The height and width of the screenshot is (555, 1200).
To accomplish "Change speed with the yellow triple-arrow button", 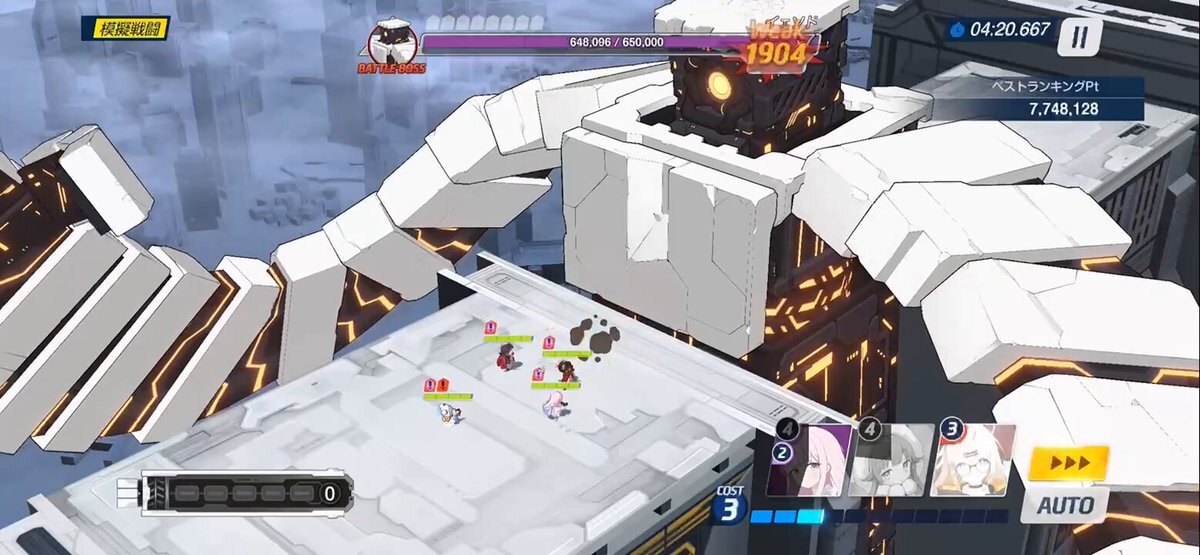I will pos(1069,463).
